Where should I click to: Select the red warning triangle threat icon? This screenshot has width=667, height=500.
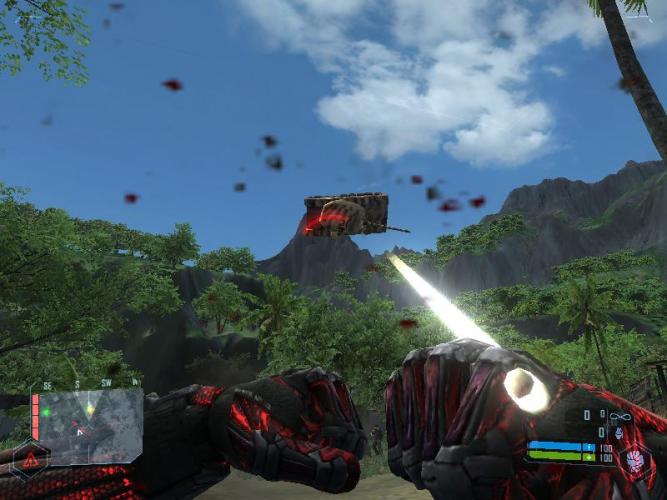pos(31,460)
